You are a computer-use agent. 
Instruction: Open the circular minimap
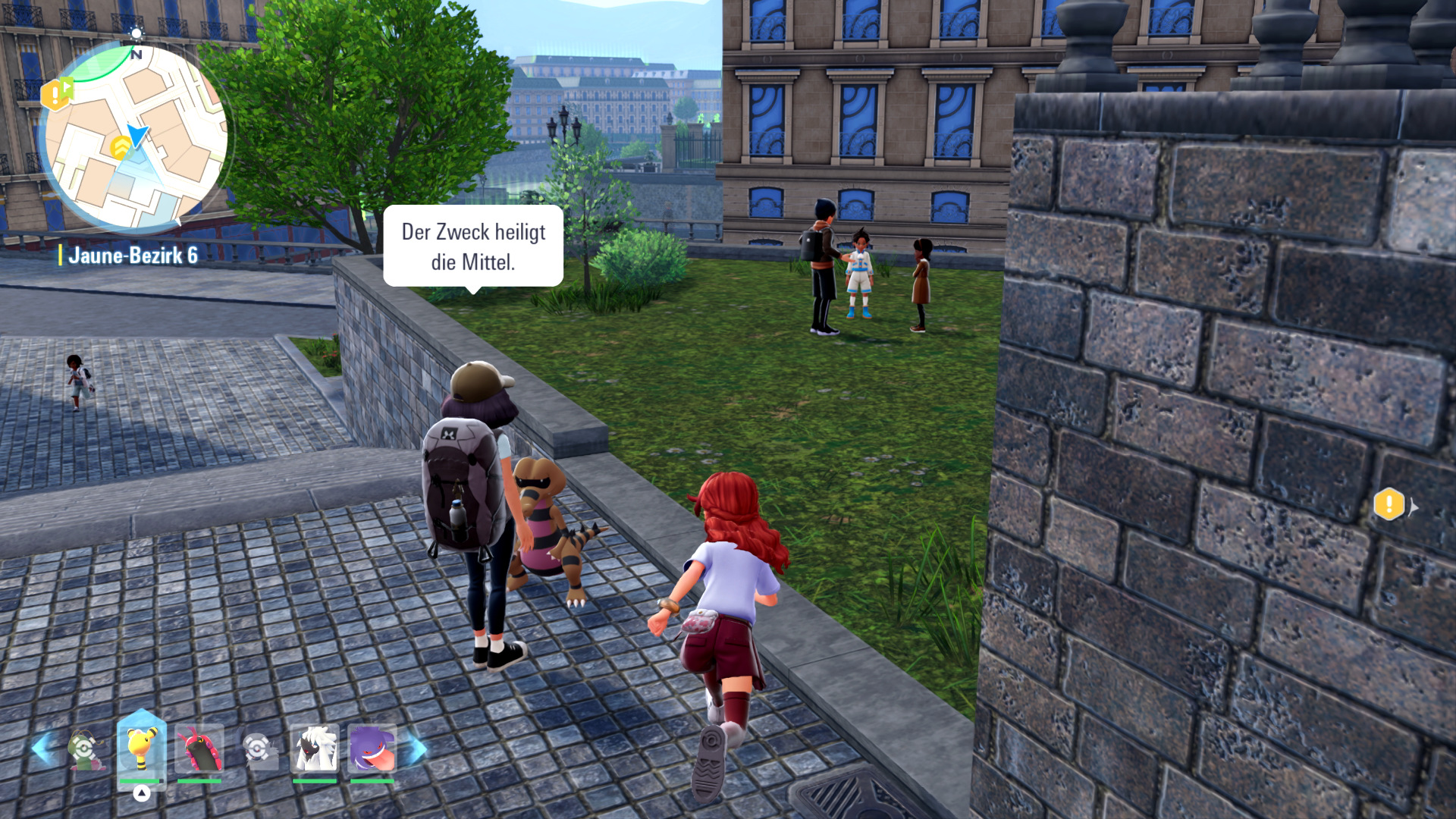[135, 138]
